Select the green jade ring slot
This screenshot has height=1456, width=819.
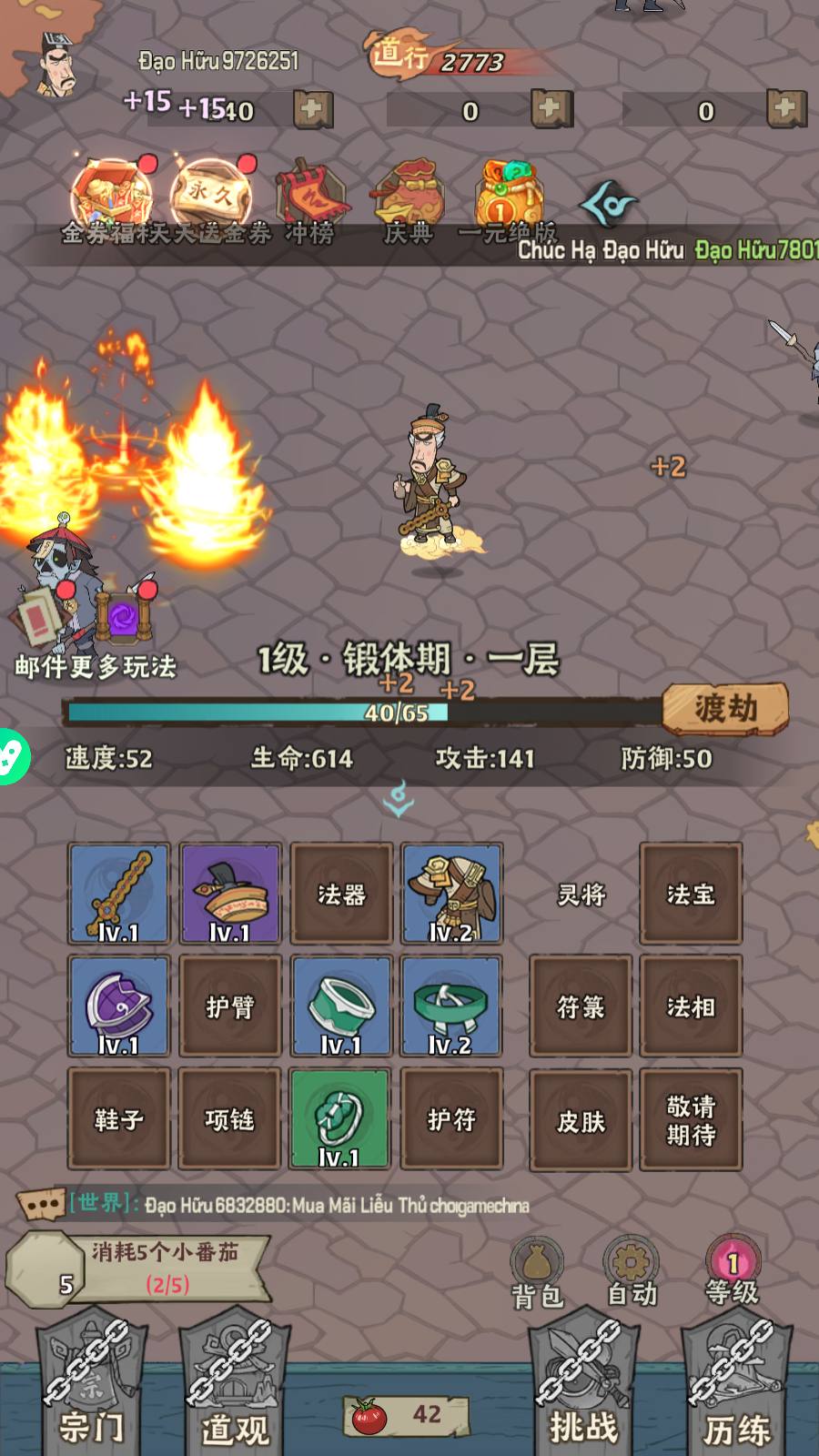click(x=340, y=1118)
